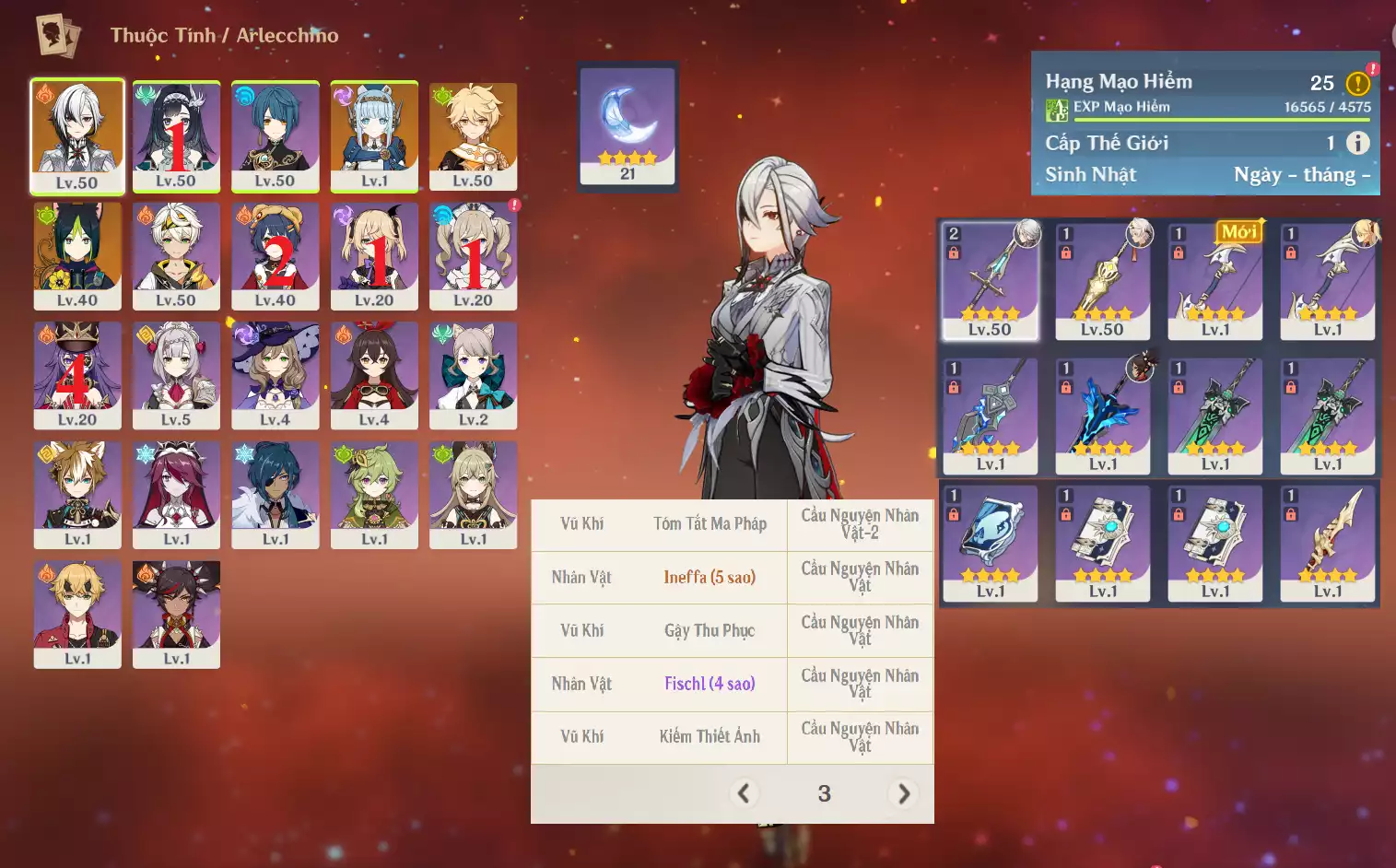1396x868 pixels.
Task: Choose Amber's Lv.4 portrait
Action: 373,375
